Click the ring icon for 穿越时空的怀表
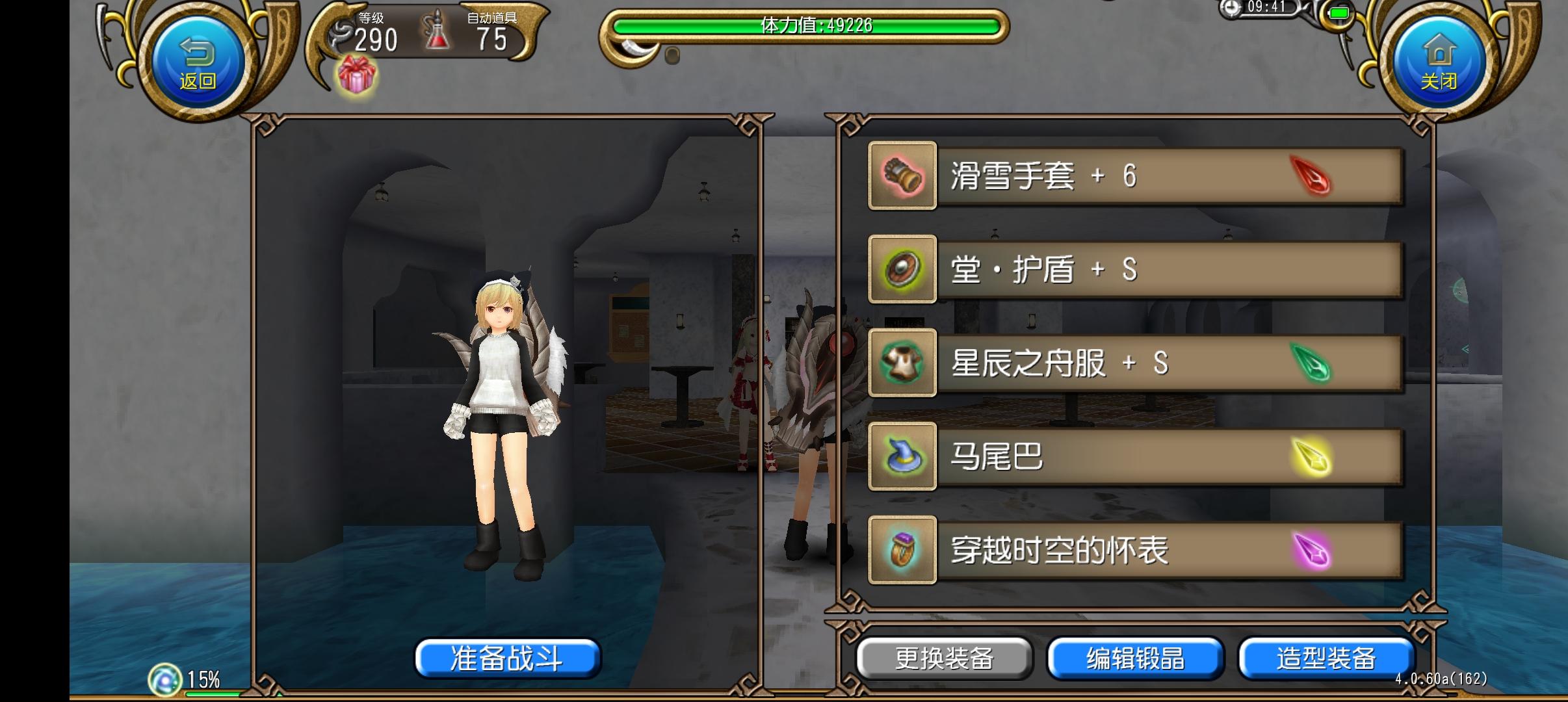The height and width of the screenshot is (702, 1568). click(x=903, y=551)
